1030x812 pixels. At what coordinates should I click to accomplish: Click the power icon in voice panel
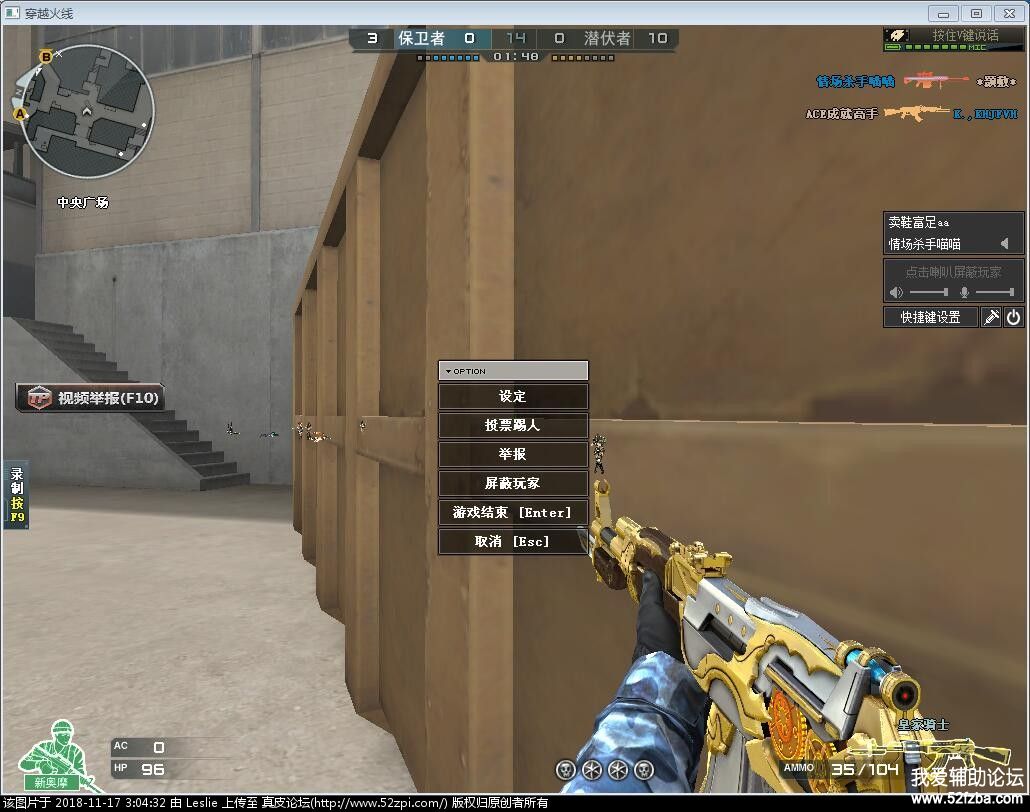pos(1013,317)
